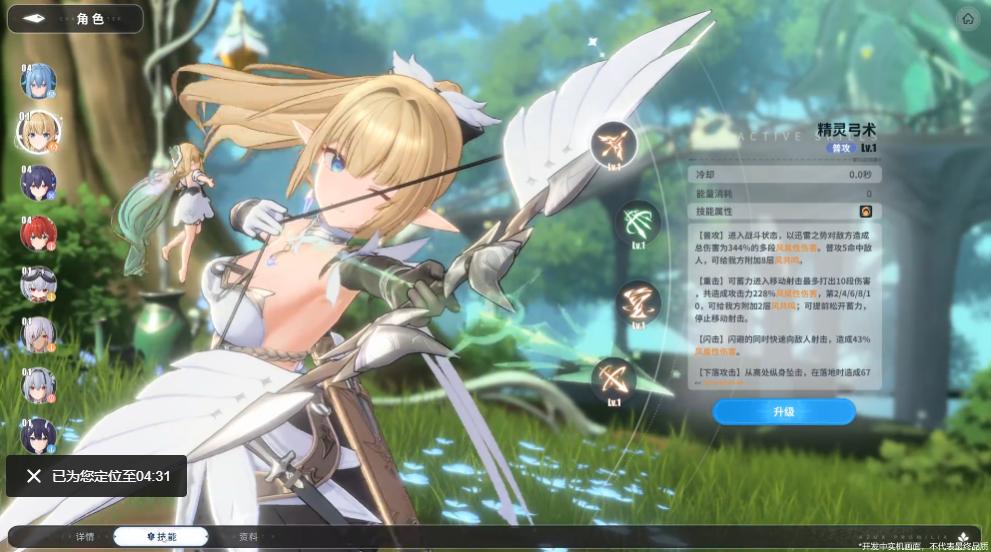Open the 资料 profile tab
Image resolution: width=991 pixels, height=552 pixels.
click(x=248, y=537)
